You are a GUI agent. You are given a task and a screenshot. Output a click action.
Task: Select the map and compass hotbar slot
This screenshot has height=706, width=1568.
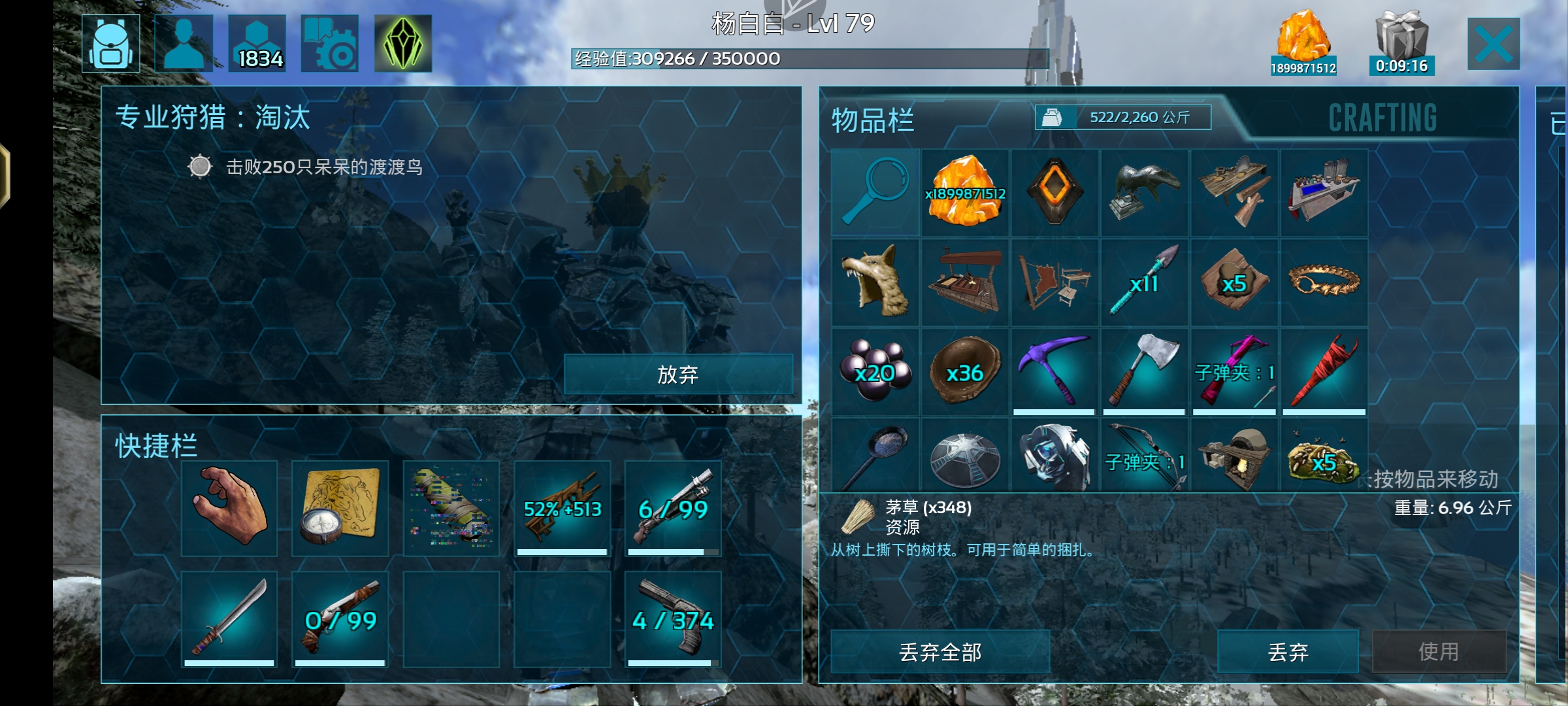340,508
